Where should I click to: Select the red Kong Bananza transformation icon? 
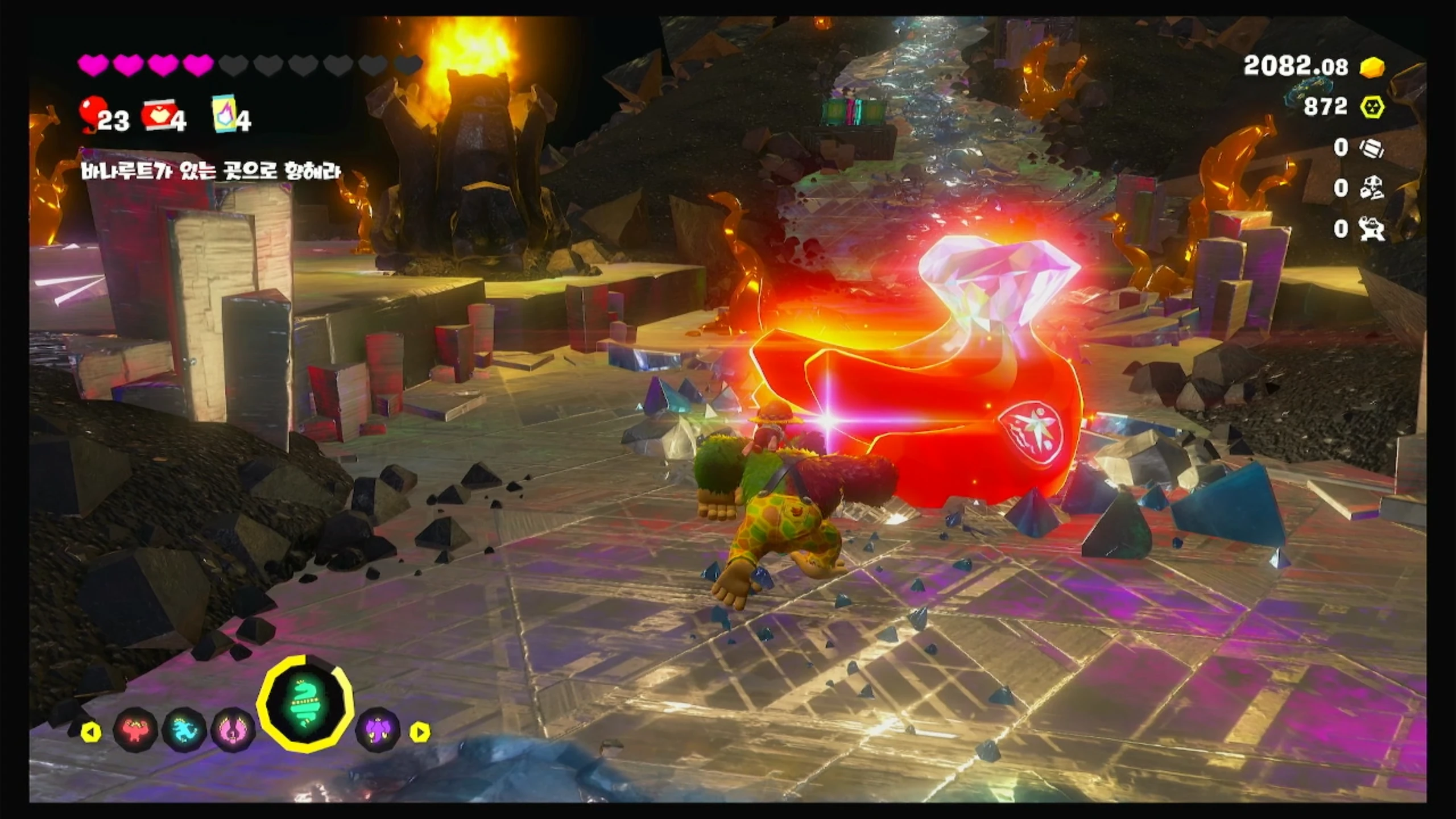(x=135, y=729)
